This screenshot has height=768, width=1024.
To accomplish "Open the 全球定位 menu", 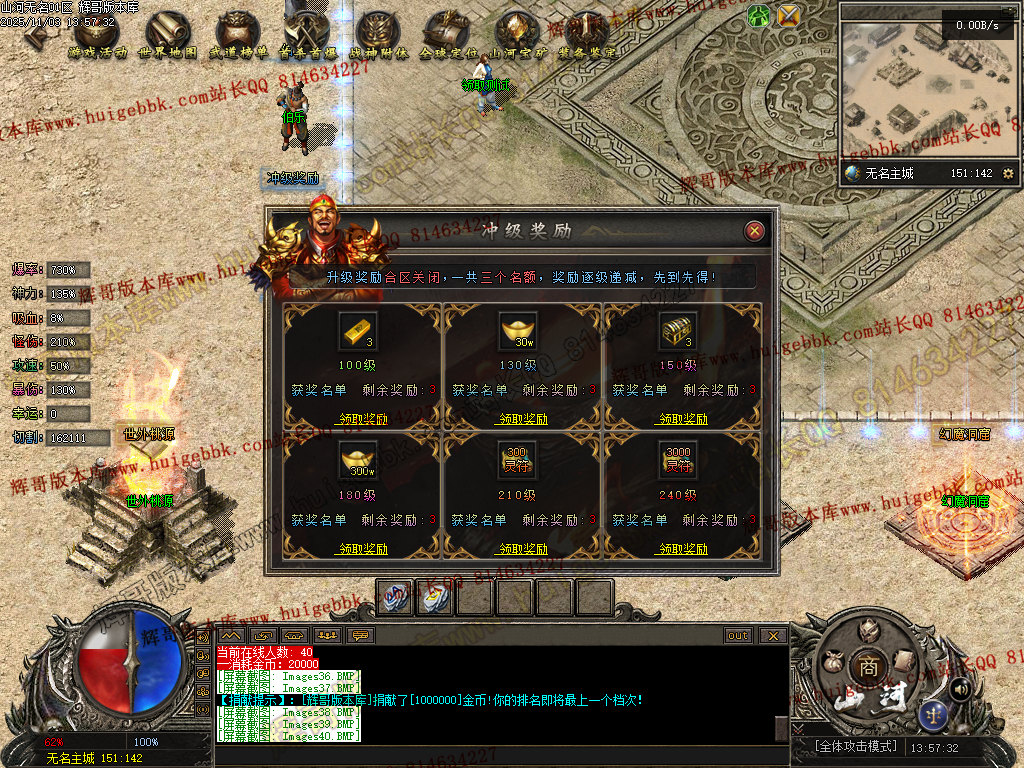I will [448, 34].
